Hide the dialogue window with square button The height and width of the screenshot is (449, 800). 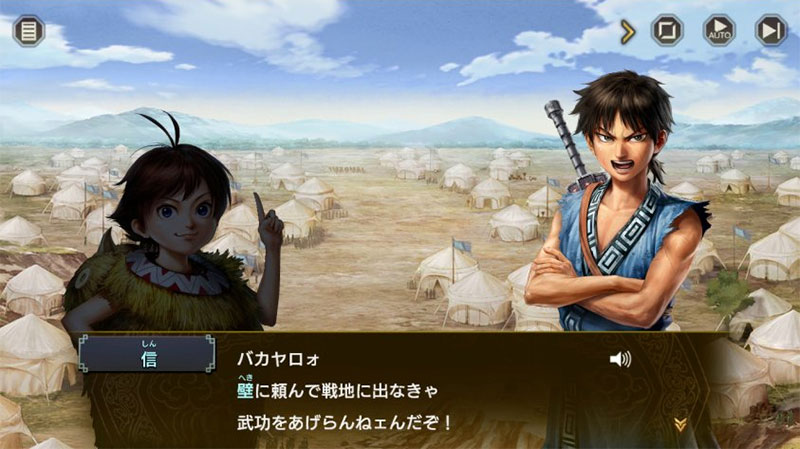pos(667,30)
